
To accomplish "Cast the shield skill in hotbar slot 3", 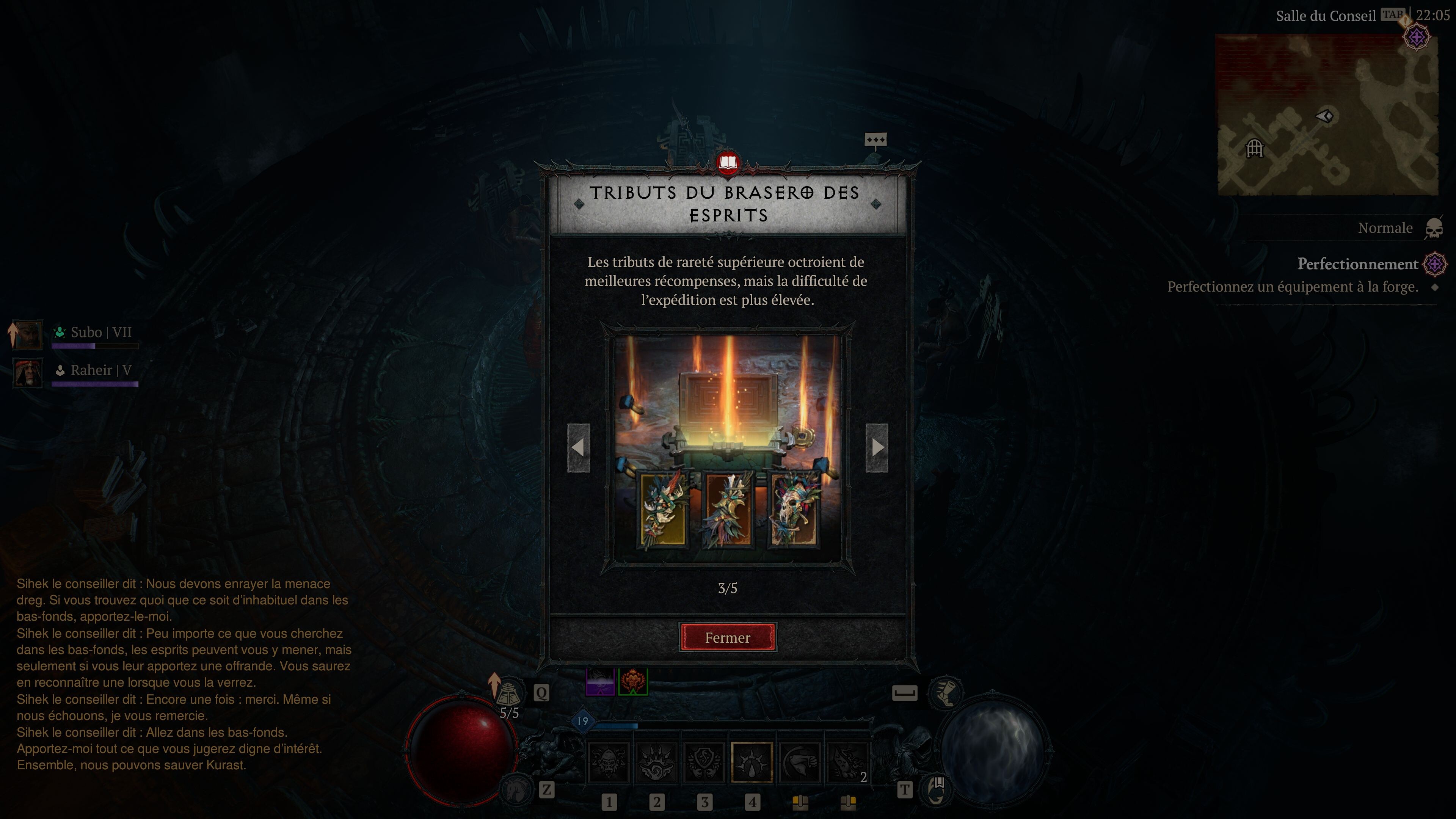I will click(704, 761).
